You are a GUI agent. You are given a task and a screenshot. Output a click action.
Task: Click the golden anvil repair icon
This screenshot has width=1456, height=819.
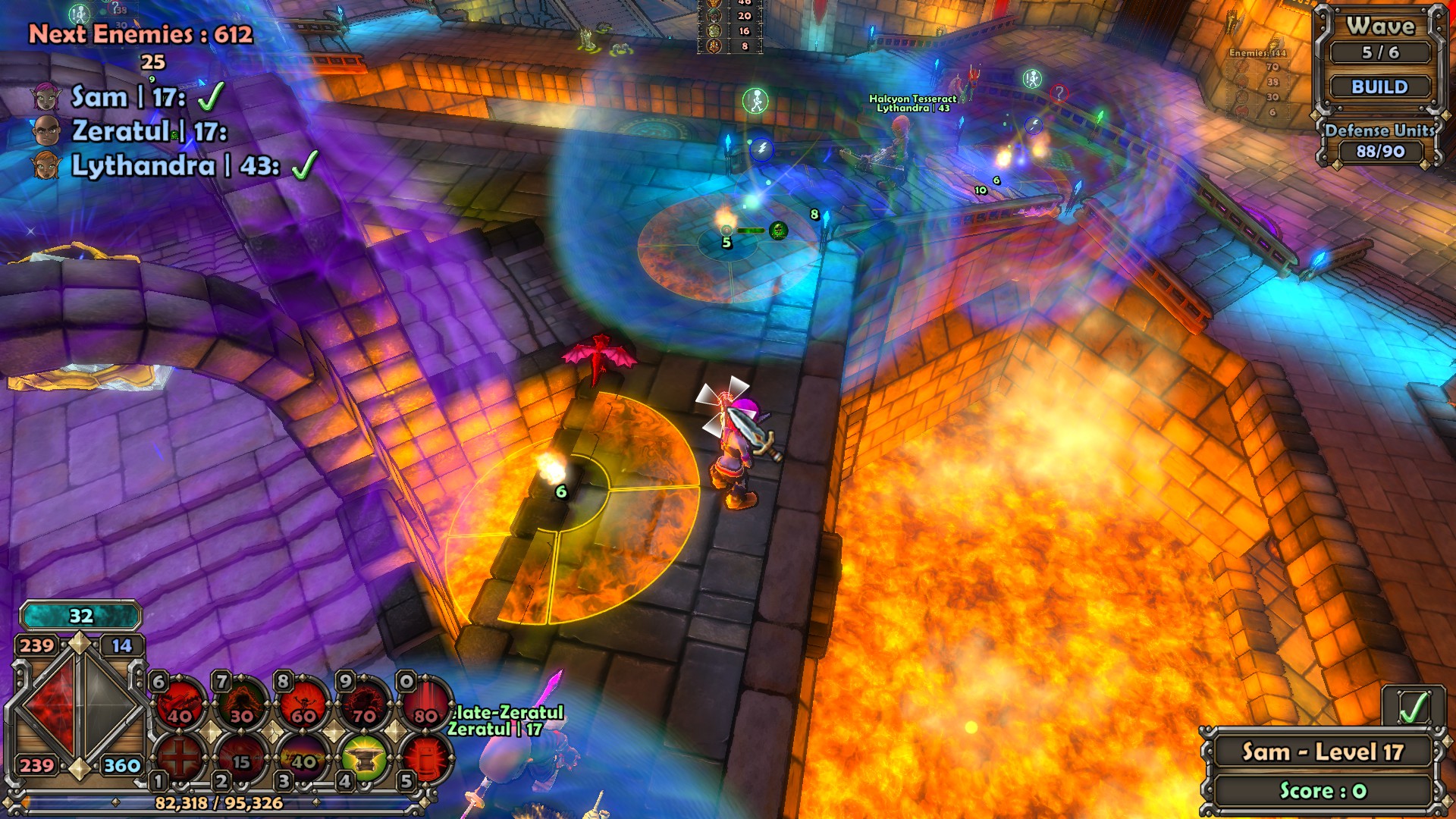[364, 758]
